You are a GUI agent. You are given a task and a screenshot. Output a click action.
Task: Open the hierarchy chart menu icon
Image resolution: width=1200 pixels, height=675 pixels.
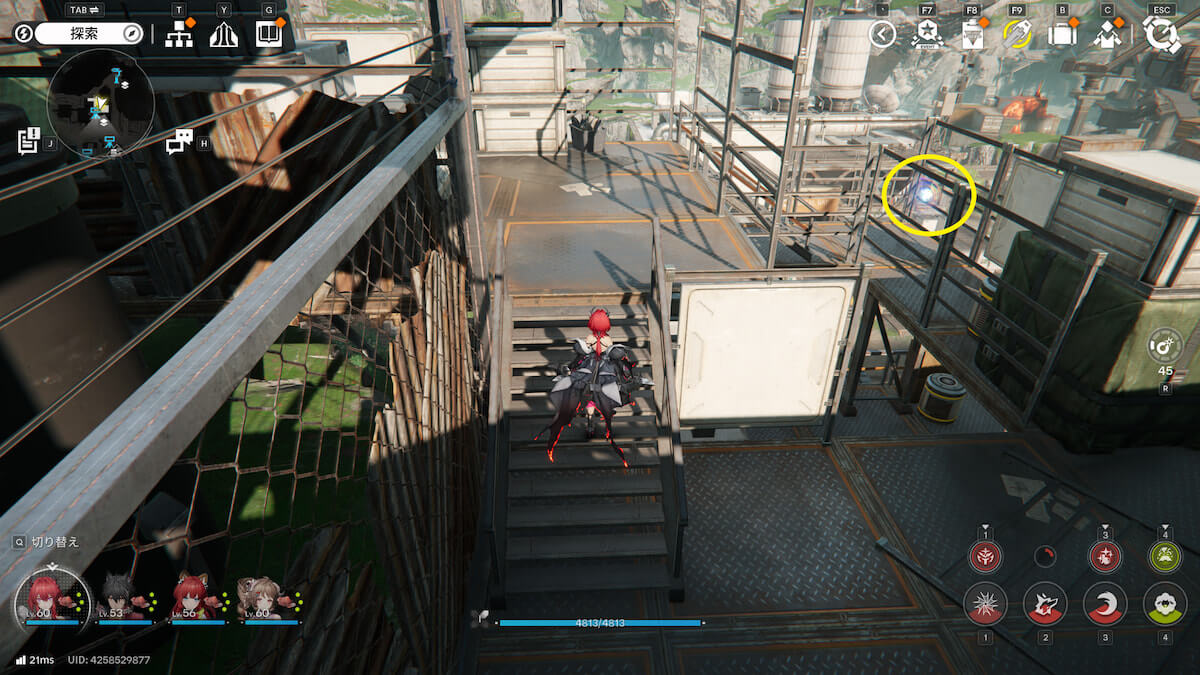179,35
